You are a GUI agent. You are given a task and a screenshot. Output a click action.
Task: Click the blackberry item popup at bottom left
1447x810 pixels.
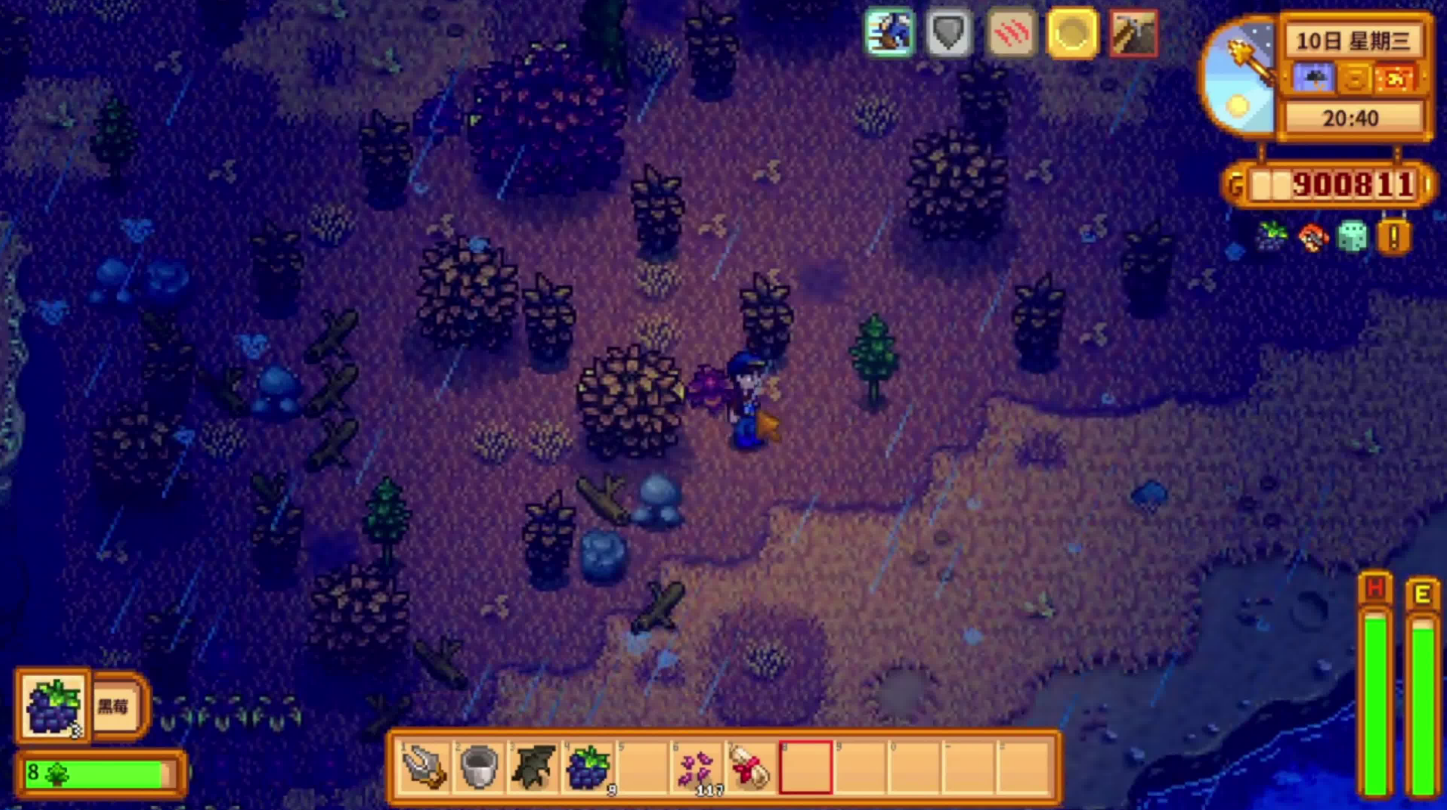coord(53,706)
